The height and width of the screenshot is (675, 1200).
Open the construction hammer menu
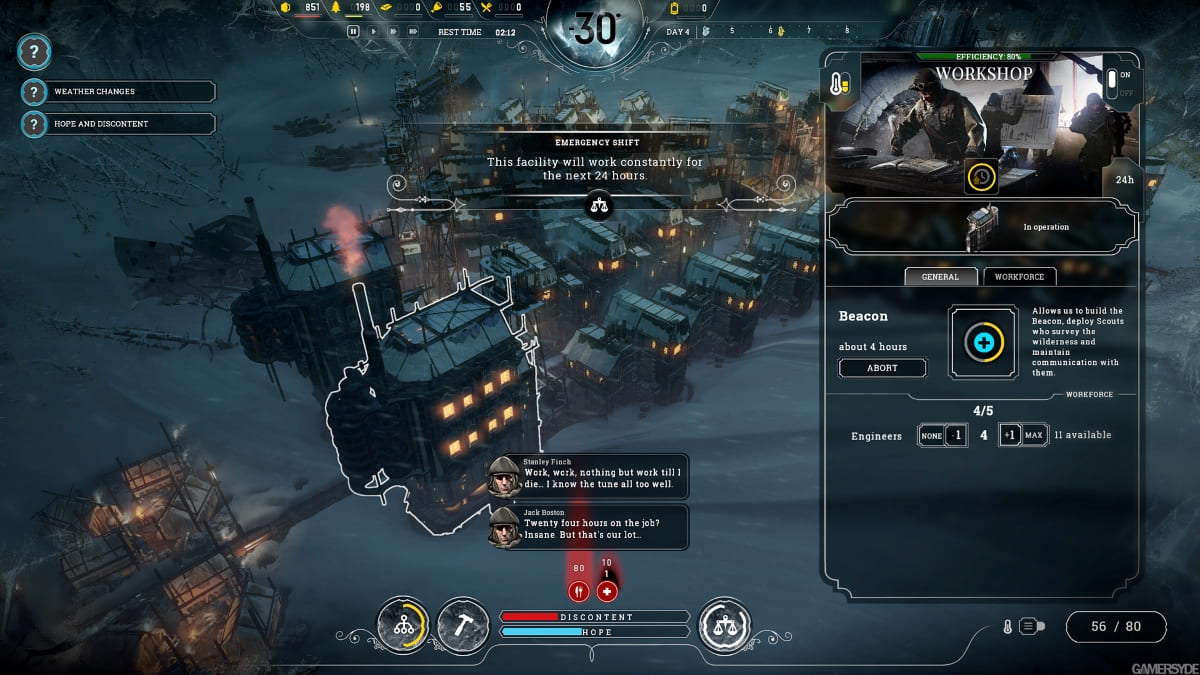point(463,624)
